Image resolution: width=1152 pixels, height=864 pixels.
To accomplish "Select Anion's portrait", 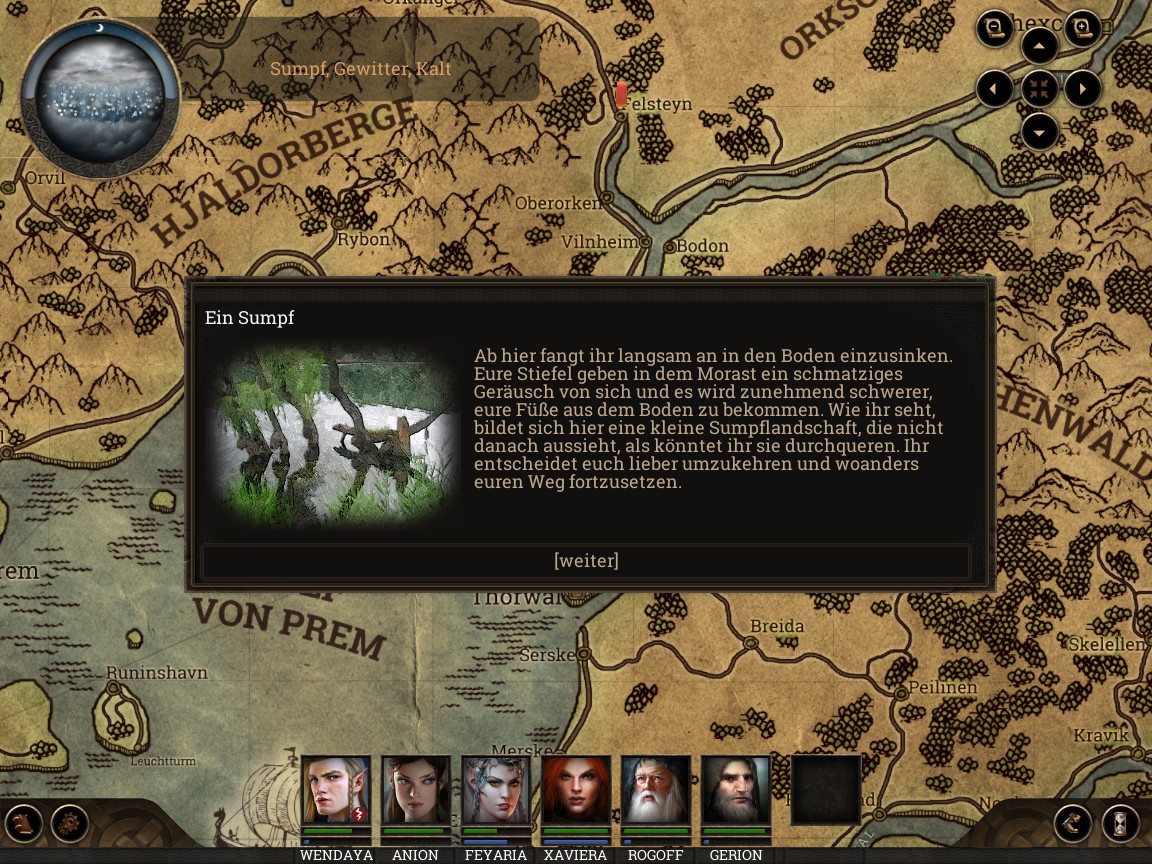I will pos(416,790).
